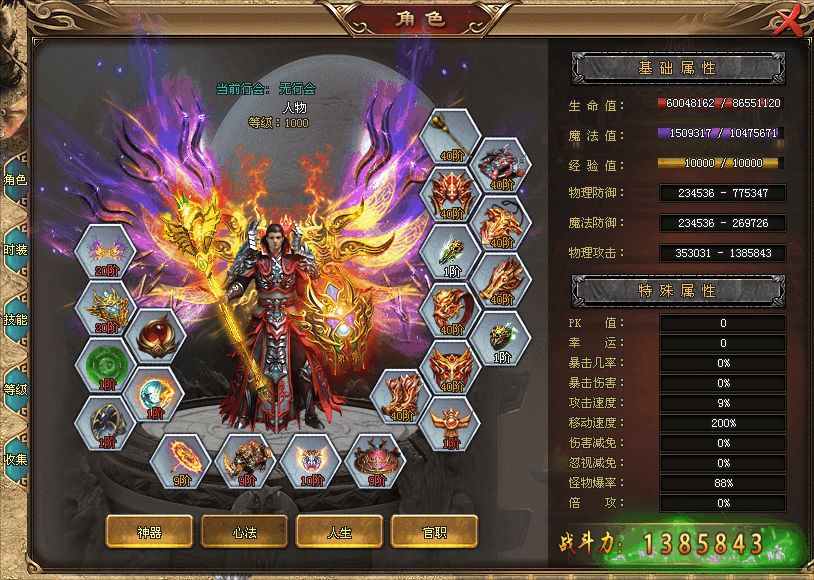Select the red and gold boots slot
814x580 pixels.
pos(401,395)
